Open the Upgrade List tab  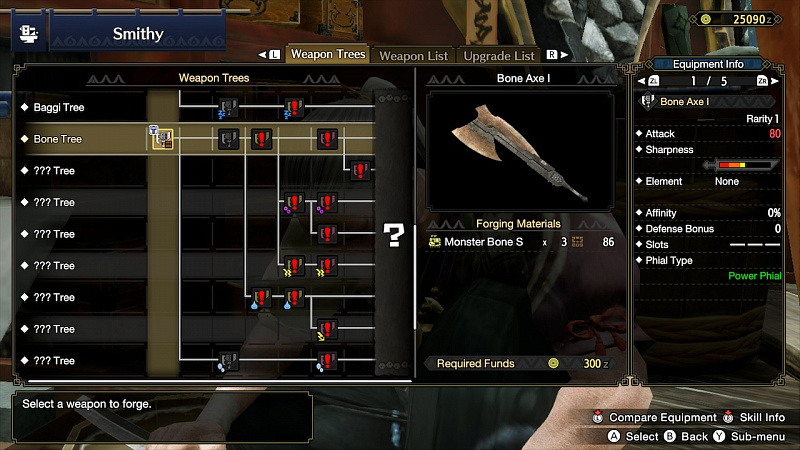500,56
